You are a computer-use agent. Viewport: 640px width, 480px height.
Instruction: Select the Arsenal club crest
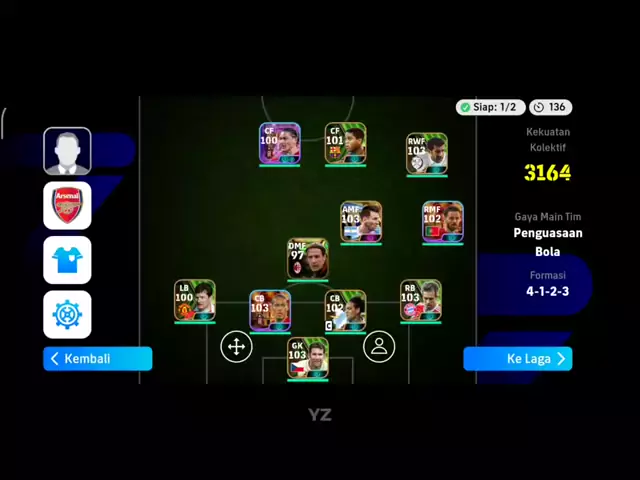[x=67, y=206]
